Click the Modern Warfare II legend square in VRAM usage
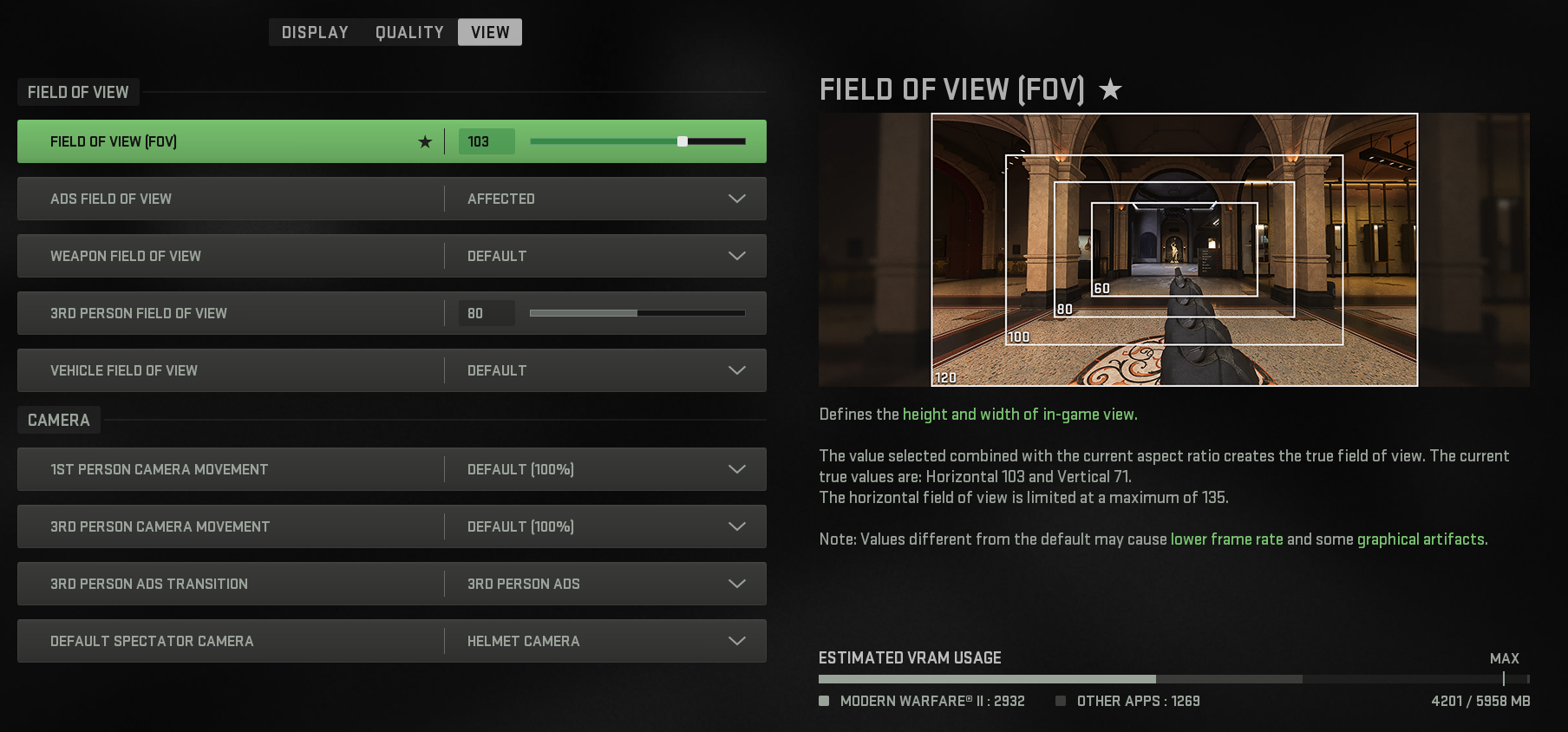This screenshot has height=732, width=1568. [824, 701]
